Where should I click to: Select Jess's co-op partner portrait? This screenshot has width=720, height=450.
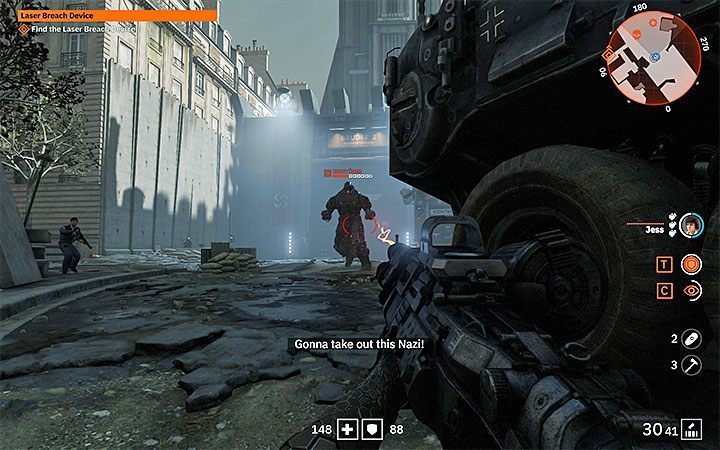tap(692, 227)
